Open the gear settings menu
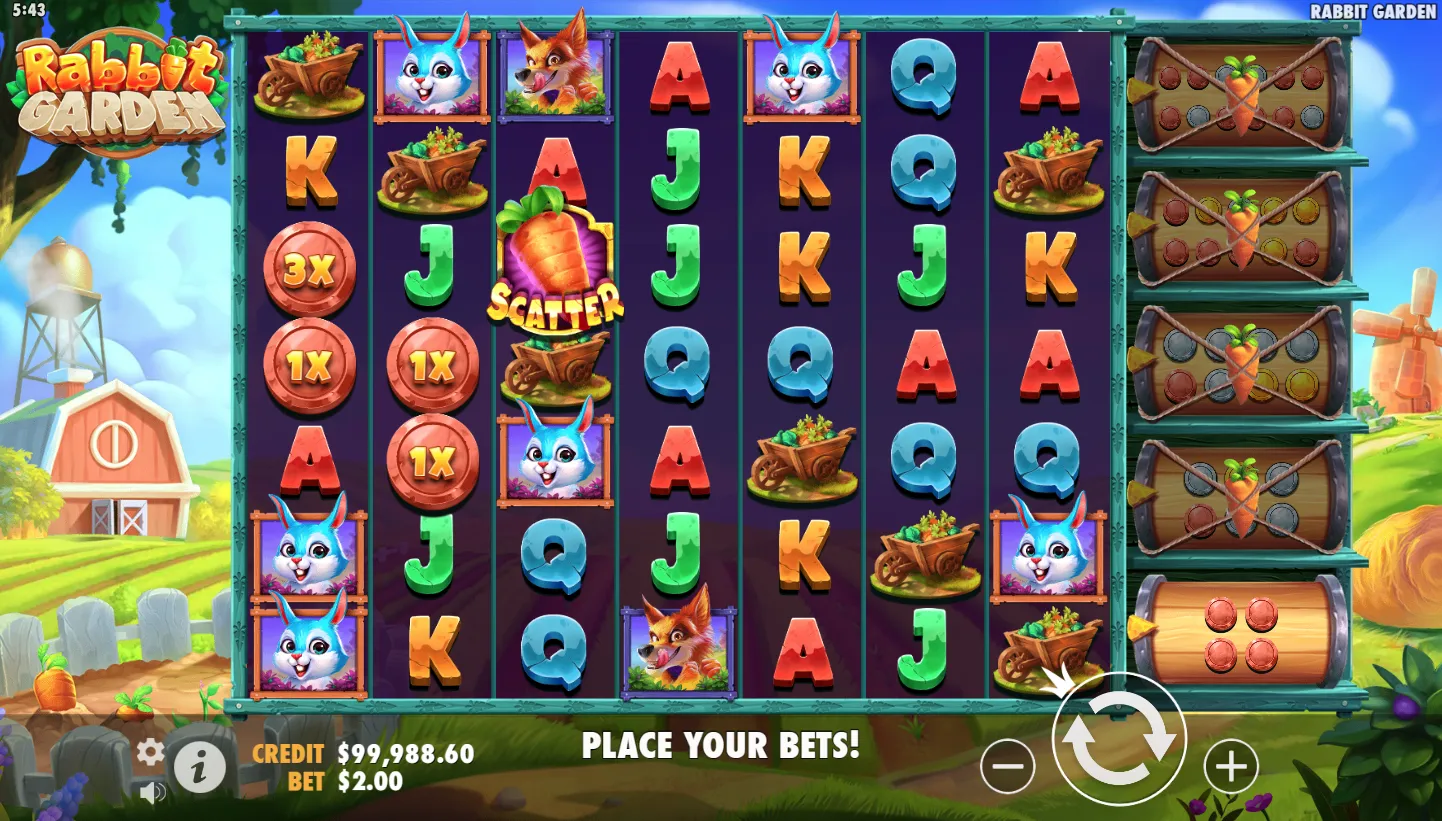 click(150, 752)
